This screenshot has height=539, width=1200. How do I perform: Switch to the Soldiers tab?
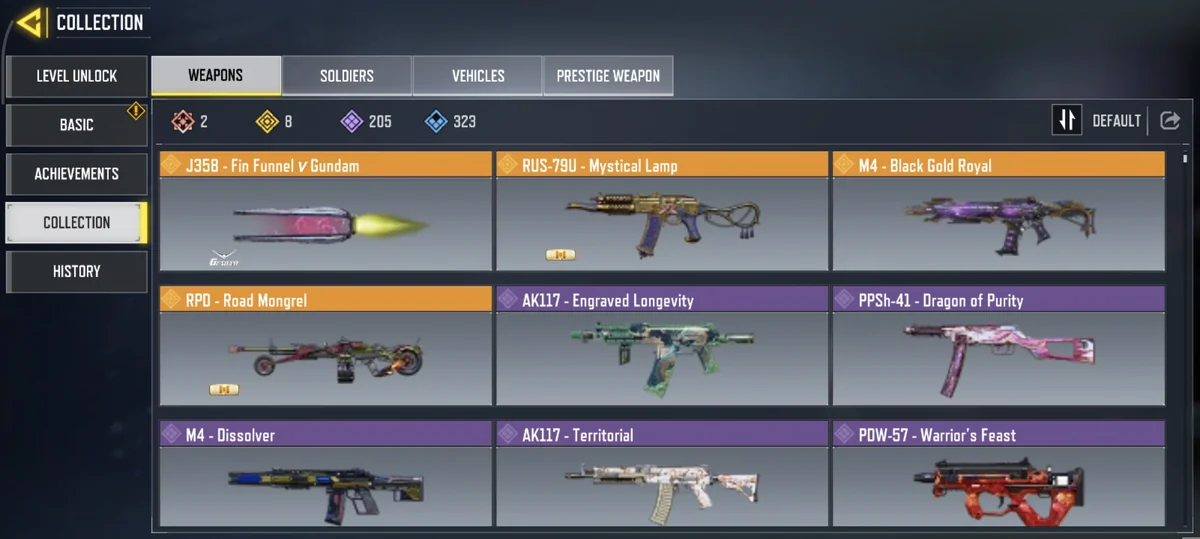[347, 76]
